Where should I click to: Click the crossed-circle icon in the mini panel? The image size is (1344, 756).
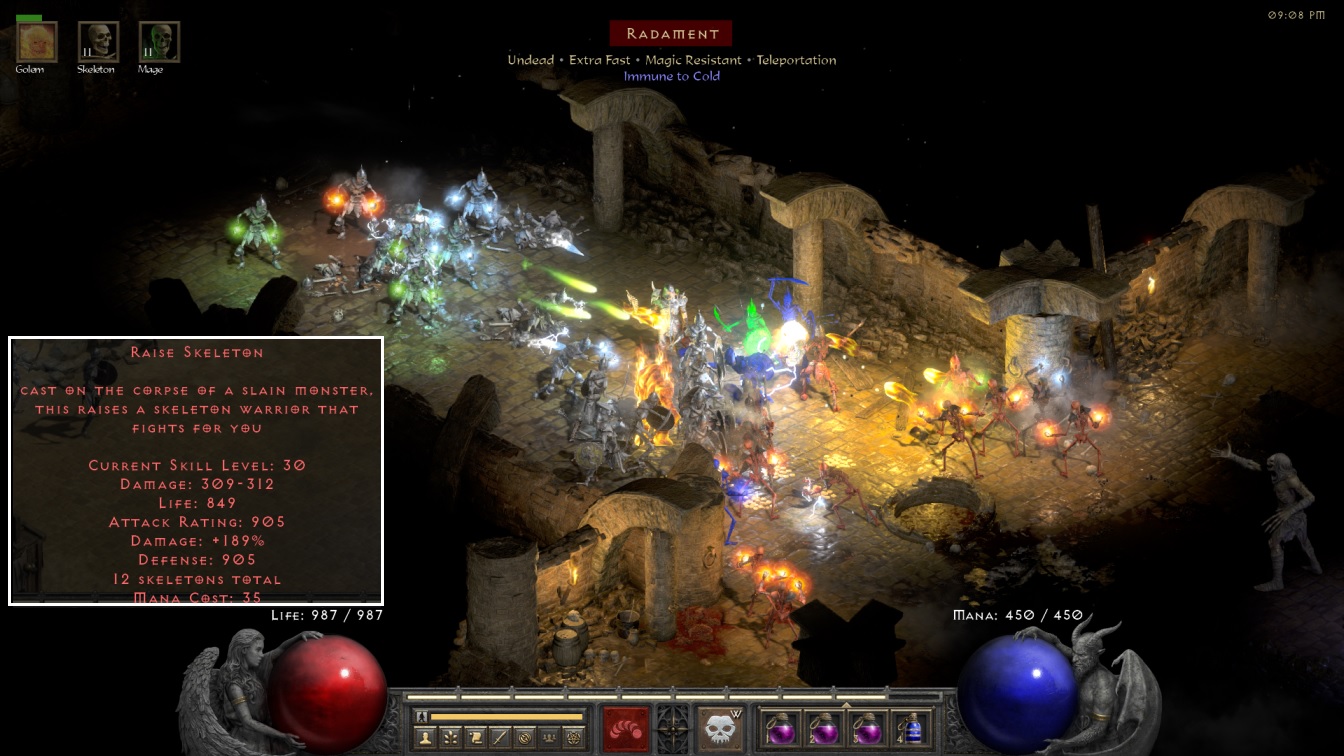[524, 738]
